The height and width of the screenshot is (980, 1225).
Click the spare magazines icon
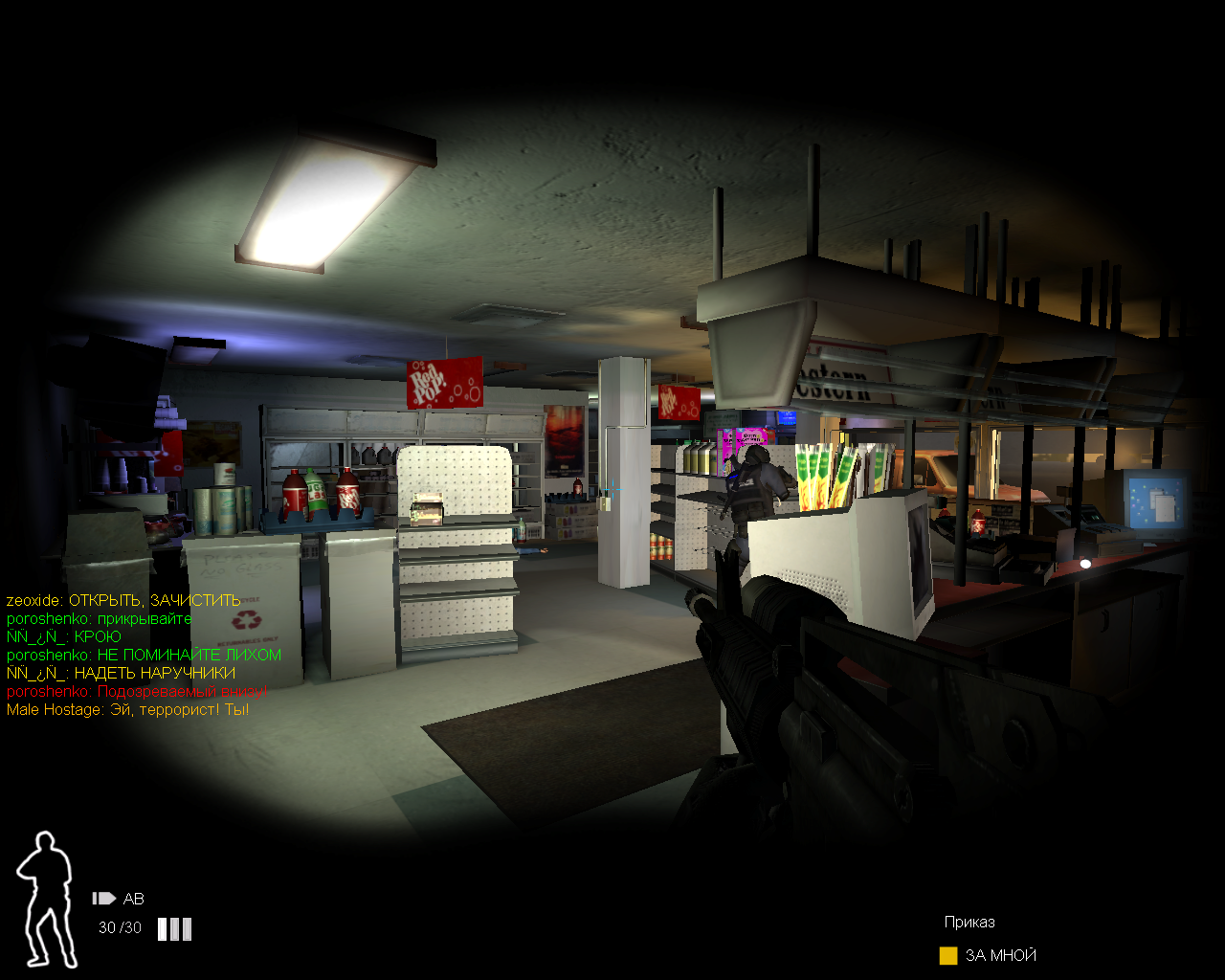pyautogui.click(x=174, y=928)
